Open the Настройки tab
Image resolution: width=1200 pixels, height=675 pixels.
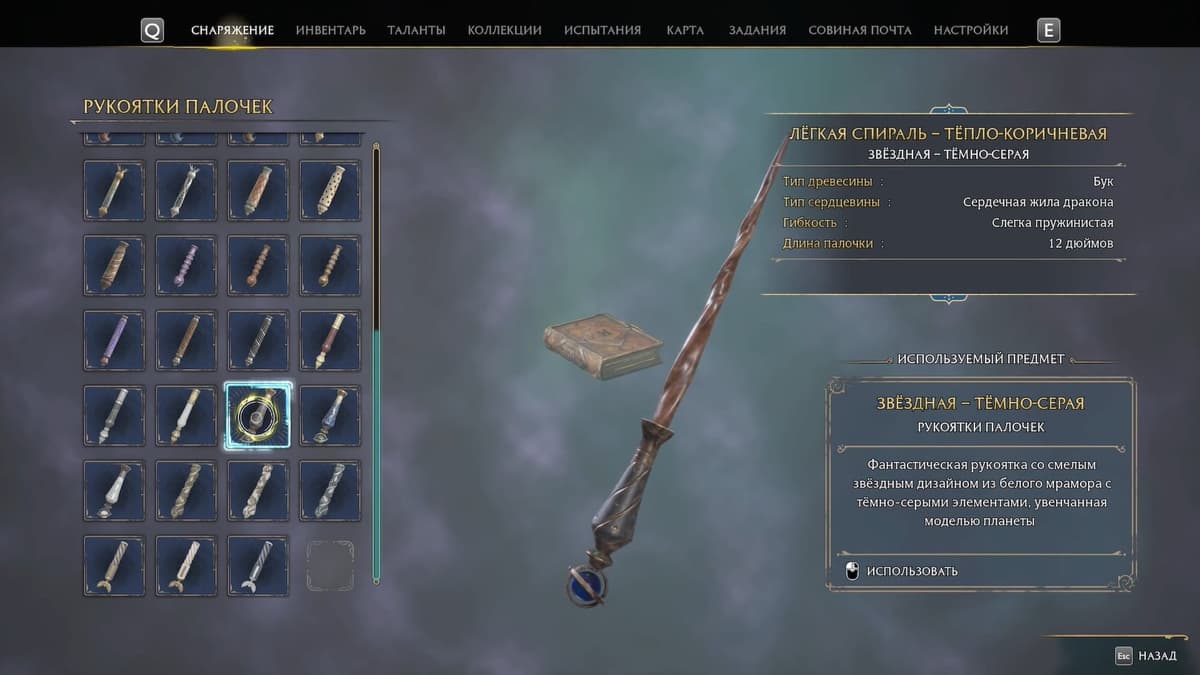click(x=970, y=30)
